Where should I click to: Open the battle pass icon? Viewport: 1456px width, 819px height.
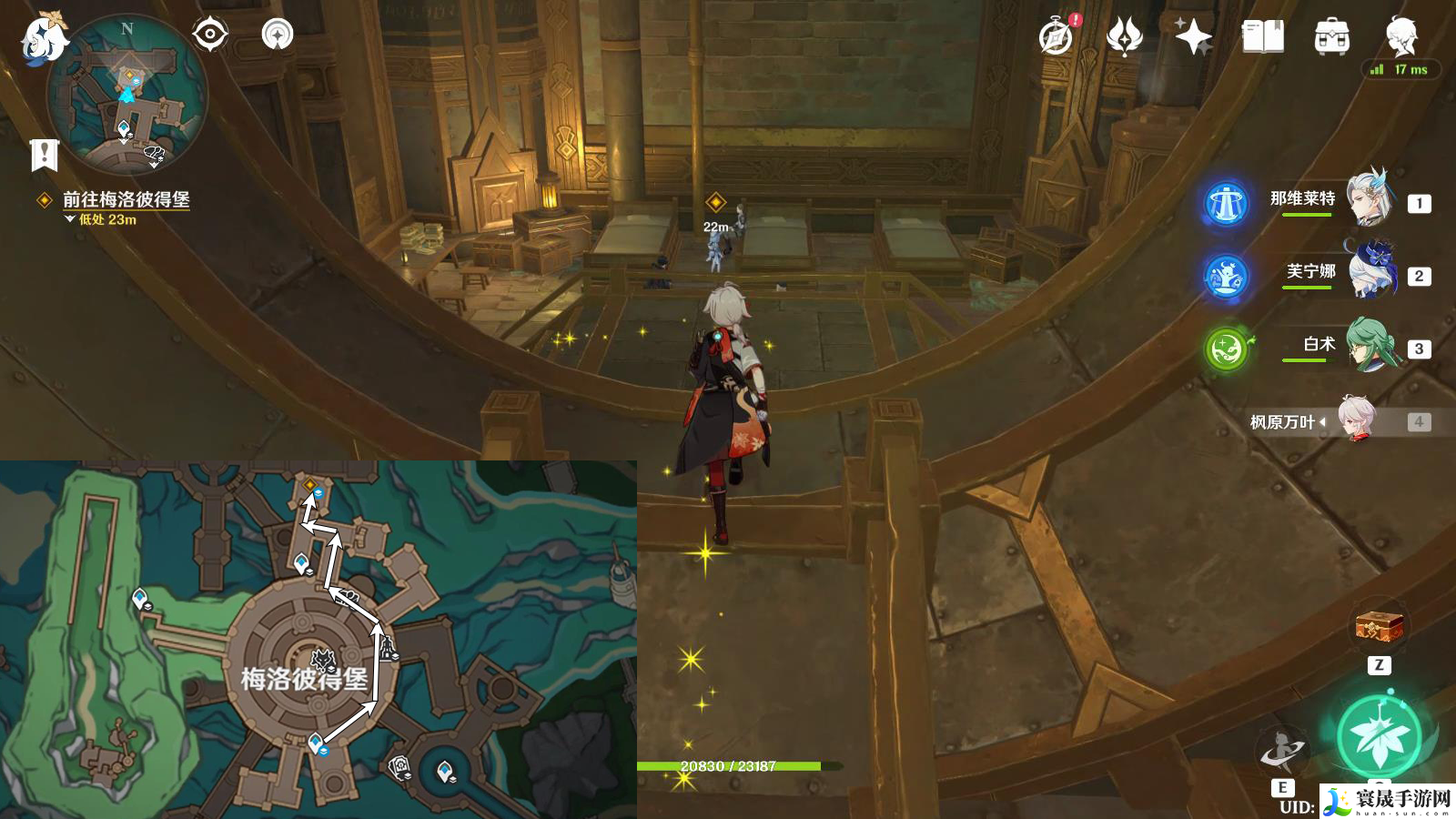[1124, 36]
